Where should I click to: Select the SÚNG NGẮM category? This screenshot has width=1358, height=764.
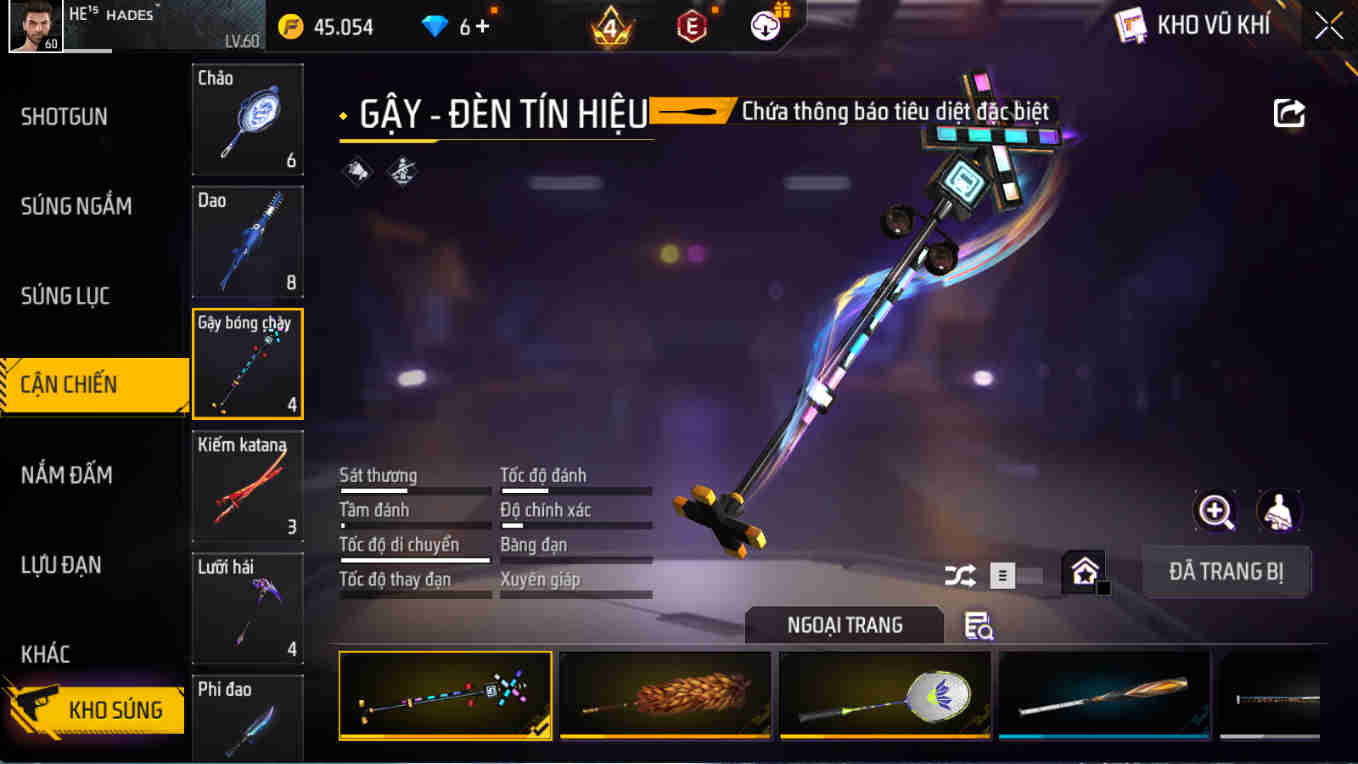[x=74, y=206]
